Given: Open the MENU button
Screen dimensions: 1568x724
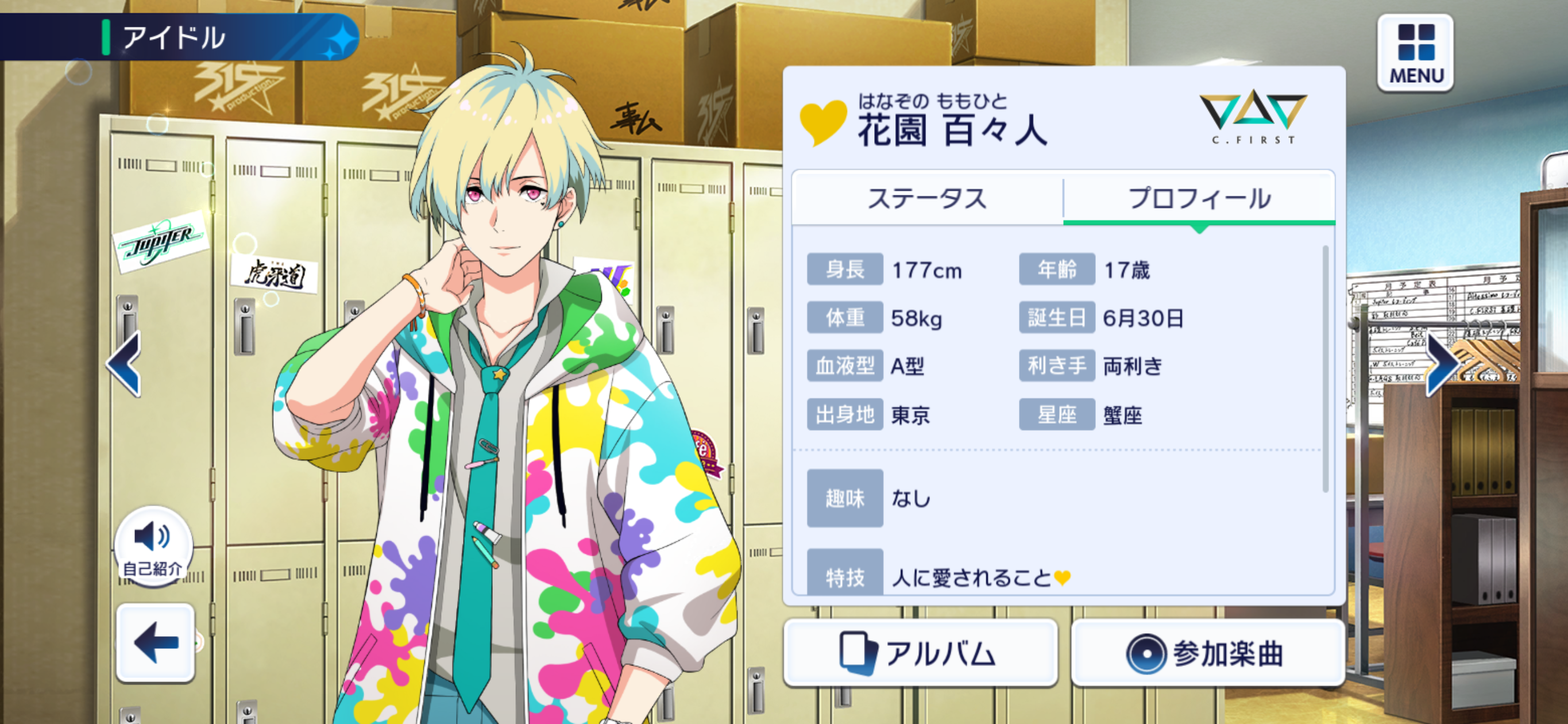Looking at the screenshot, I should pyautogui.click(x=1415, y=54).
